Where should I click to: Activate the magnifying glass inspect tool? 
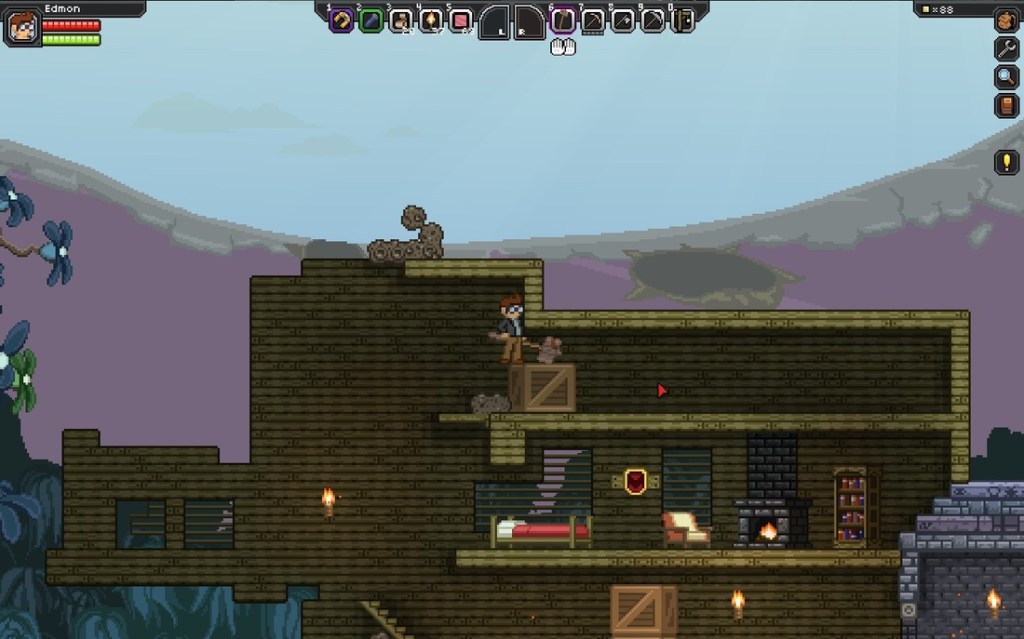coord(1006,77)
